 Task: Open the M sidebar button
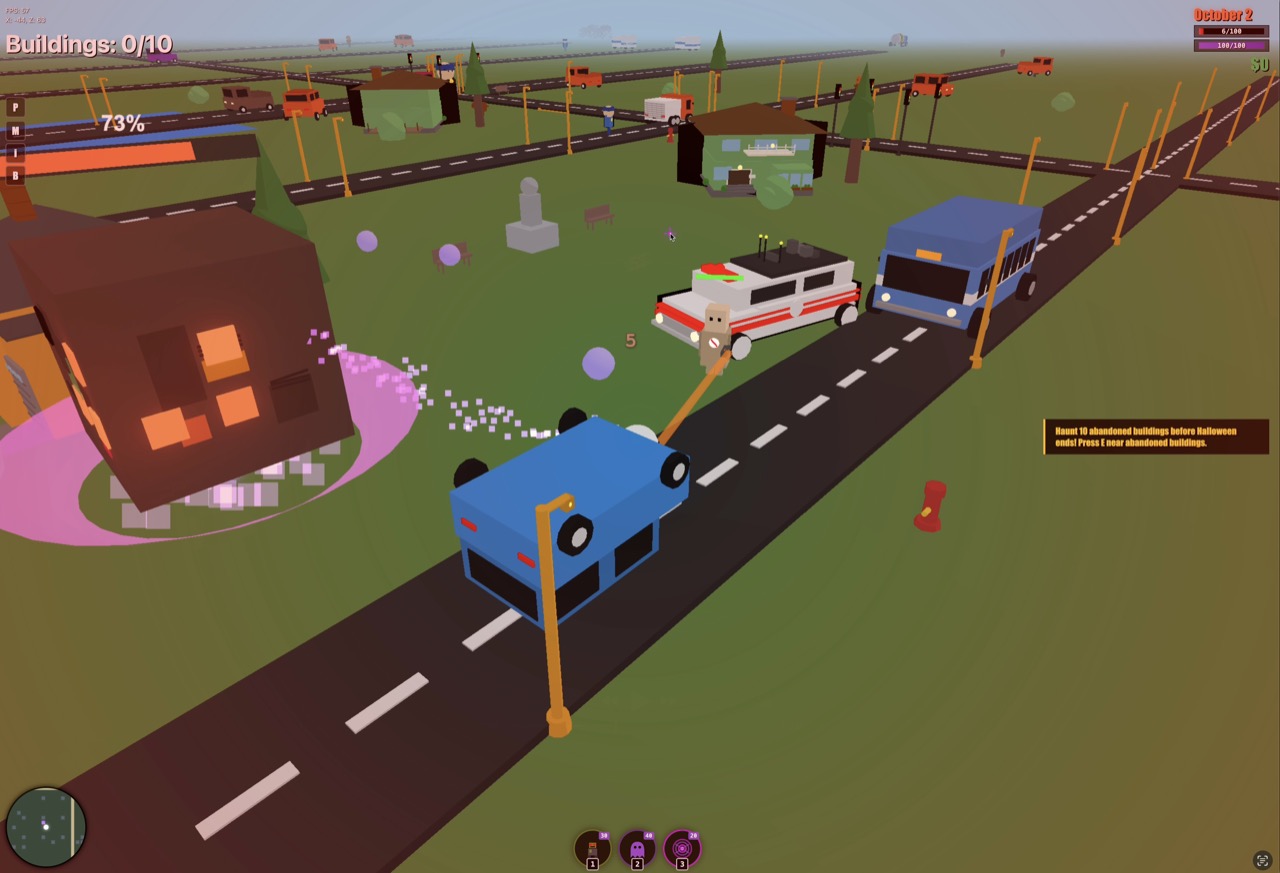pos(15,131)
